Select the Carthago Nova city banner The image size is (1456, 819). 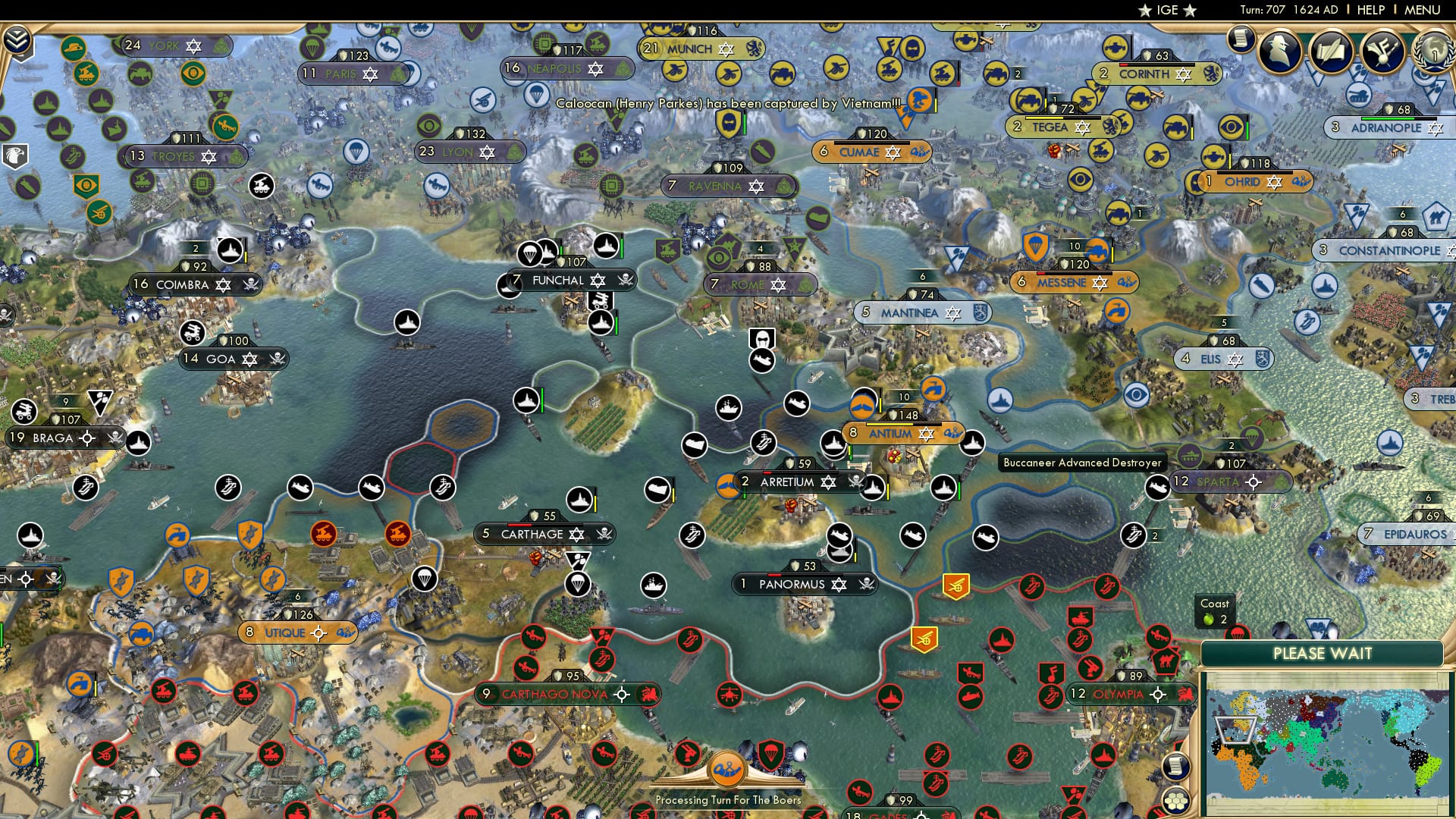[x=563, y=692]
